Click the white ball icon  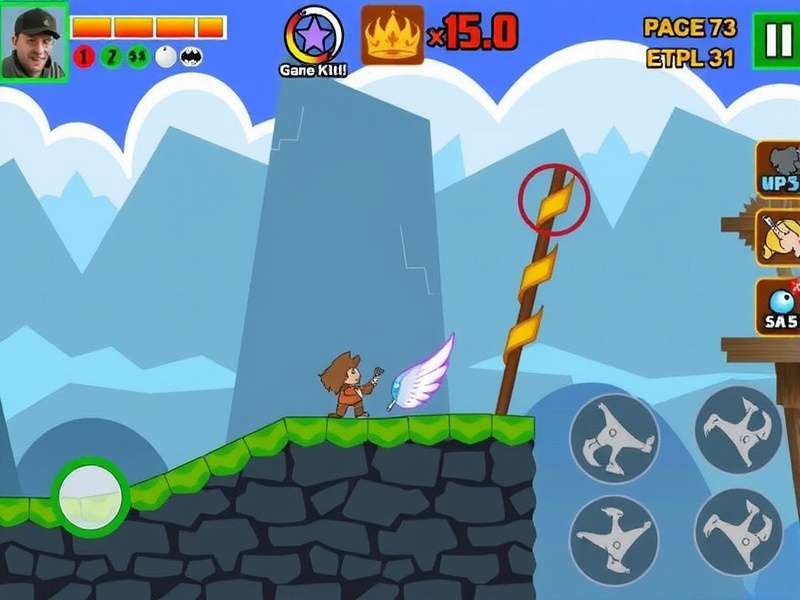[164, 56]
